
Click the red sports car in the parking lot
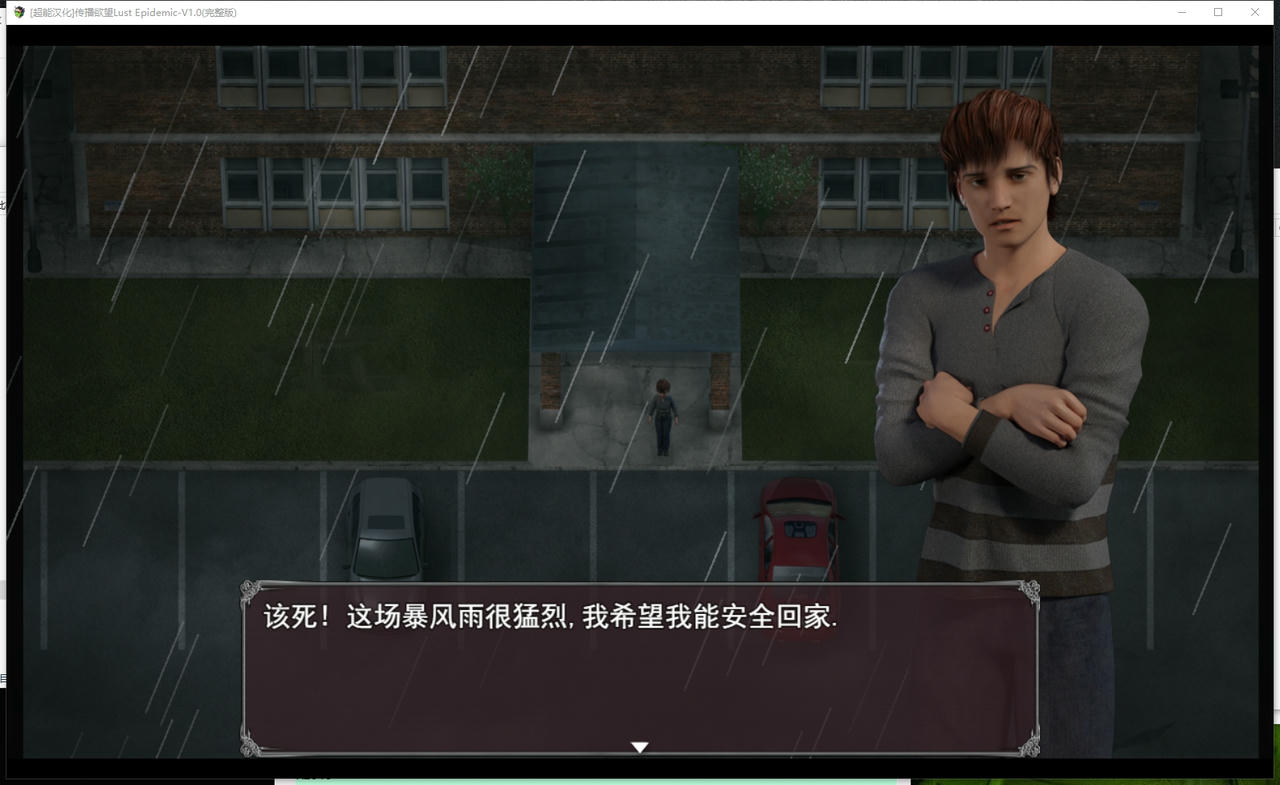click(x=795, y=530)
